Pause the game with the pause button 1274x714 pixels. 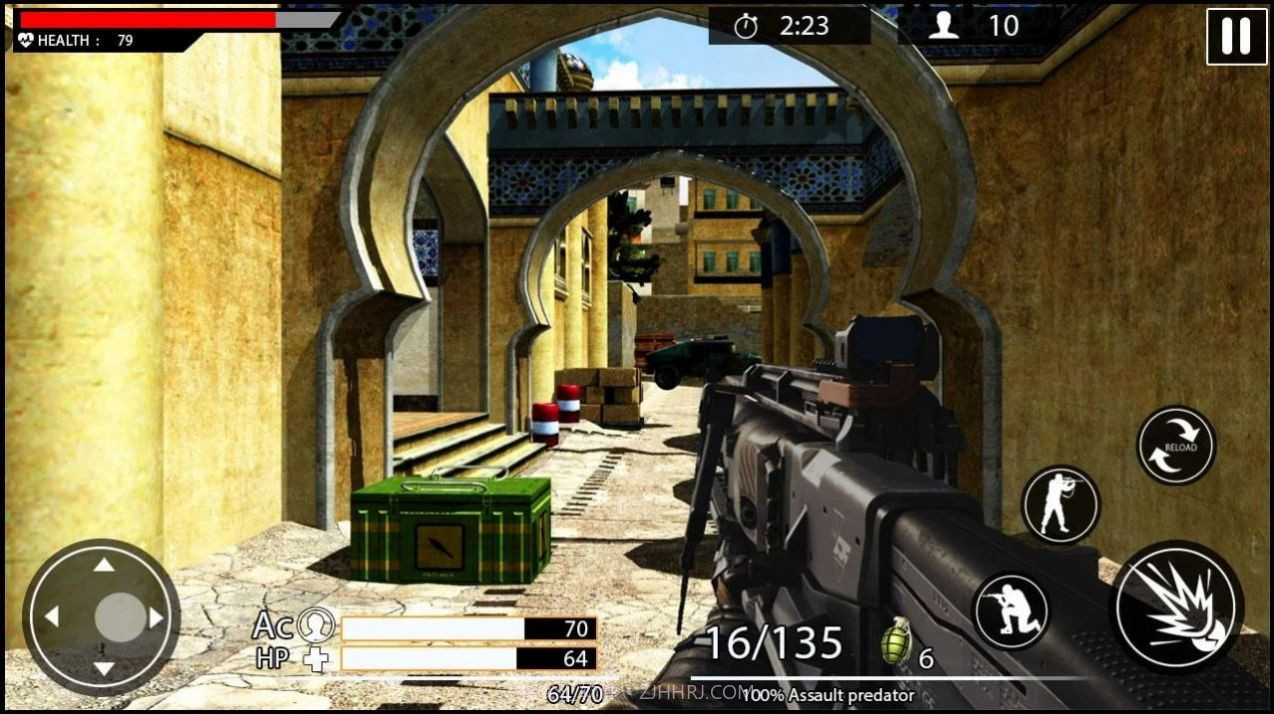(x=1236, y=37)
